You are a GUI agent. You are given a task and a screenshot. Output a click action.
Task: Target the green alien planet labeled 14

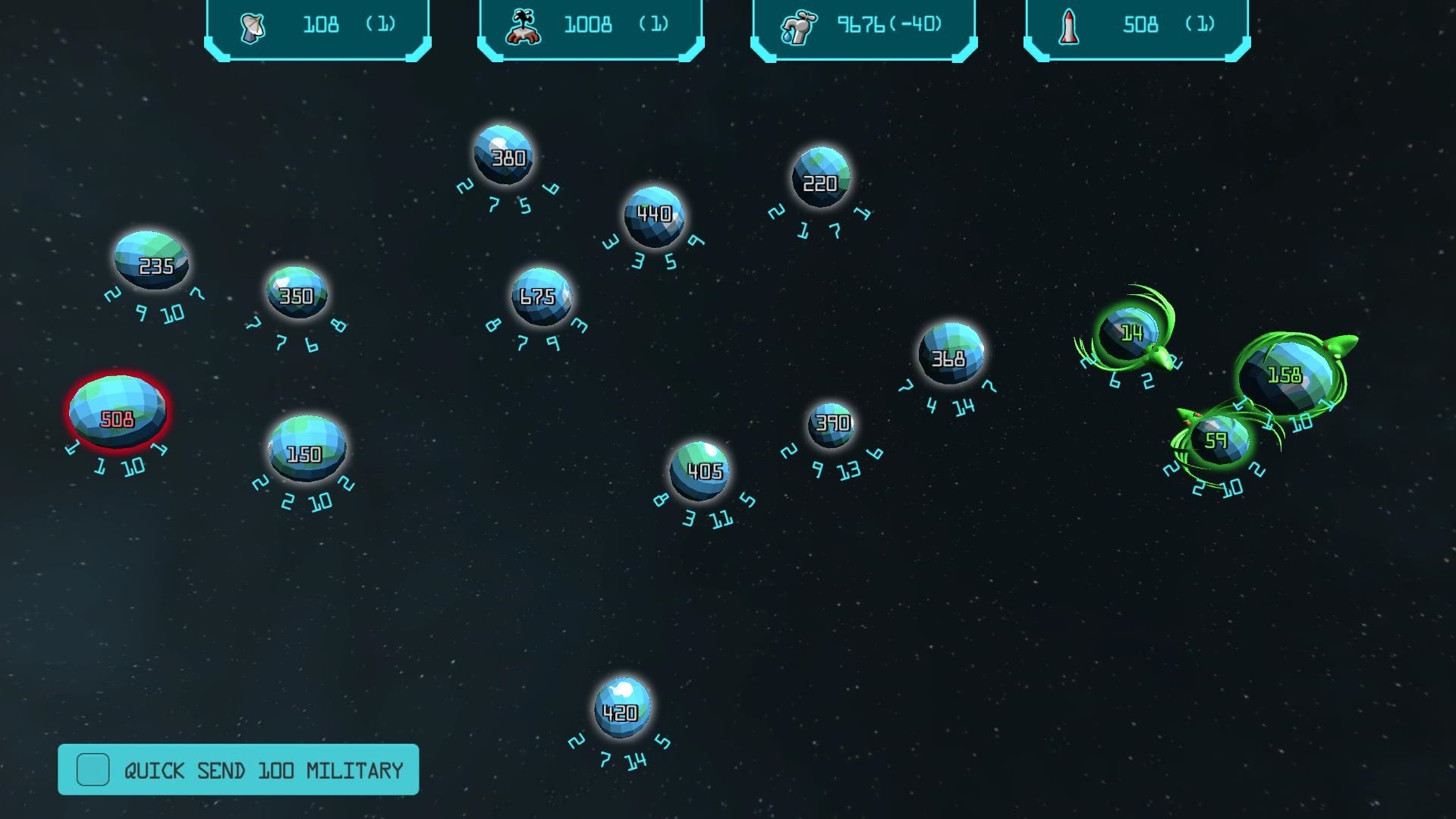tap(1129, 333)
